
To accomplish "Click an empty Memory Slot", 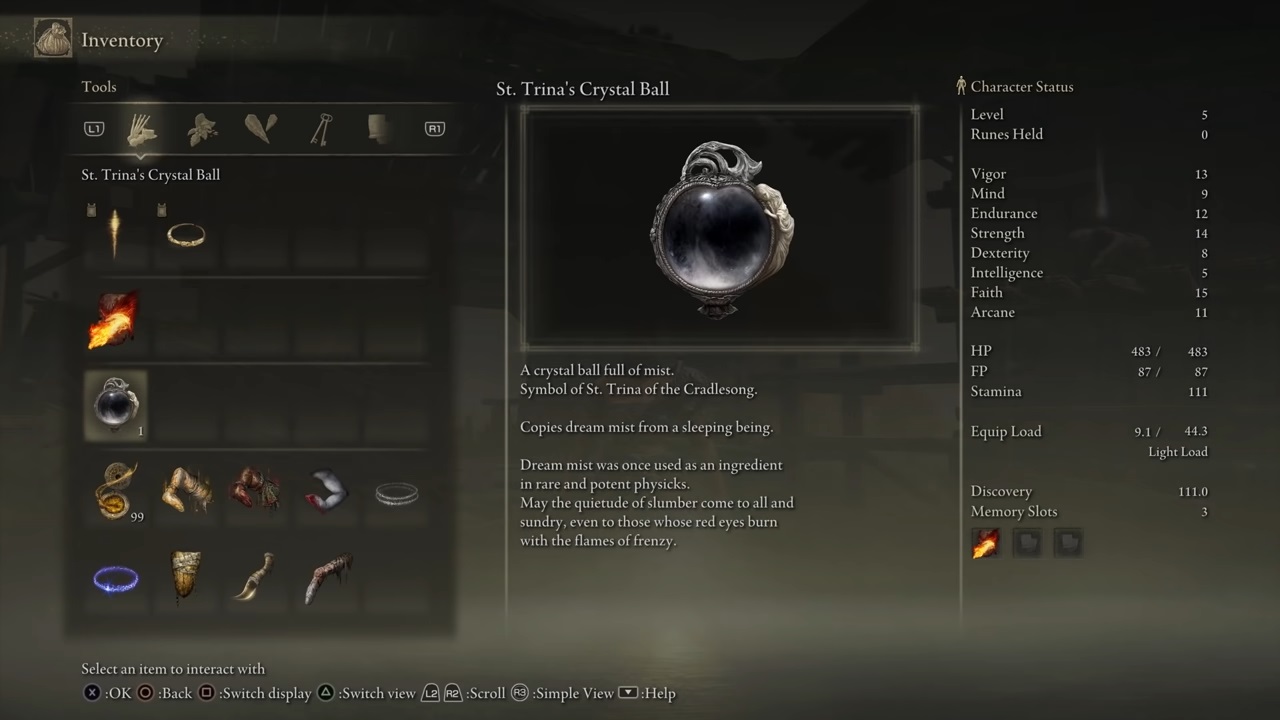I will 1028,542.
